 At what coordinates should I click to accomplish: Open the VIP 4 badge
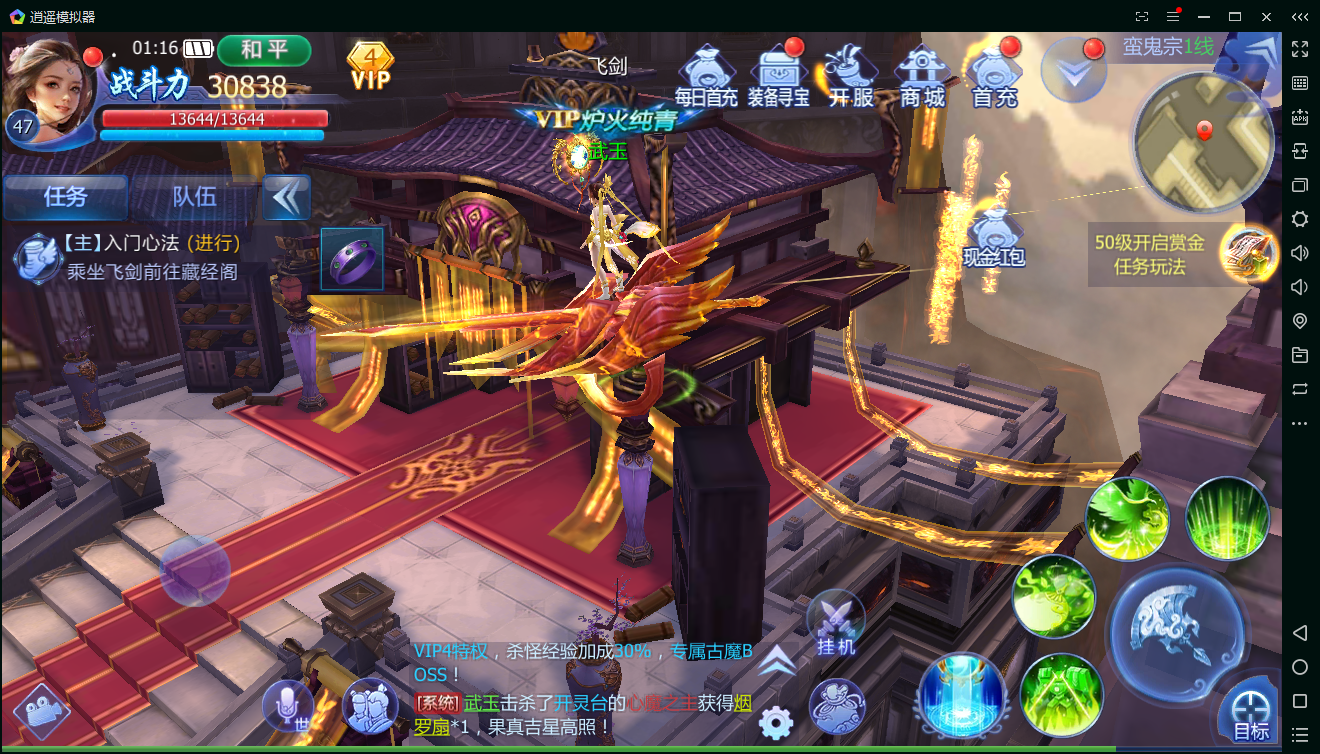click(x=370, y=66)
